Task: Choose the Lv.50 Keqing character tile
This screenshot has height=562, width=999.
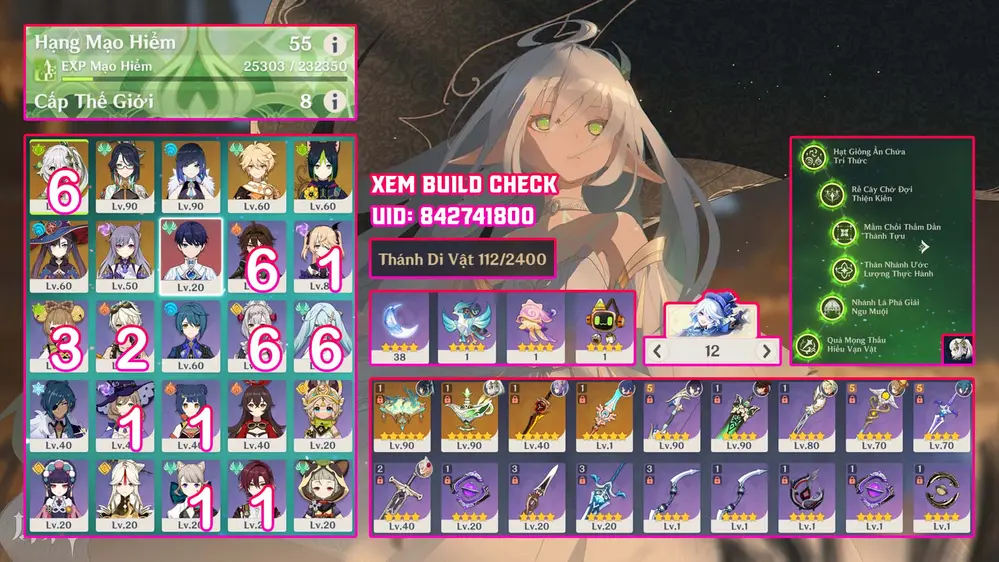Action: point(125,257)
